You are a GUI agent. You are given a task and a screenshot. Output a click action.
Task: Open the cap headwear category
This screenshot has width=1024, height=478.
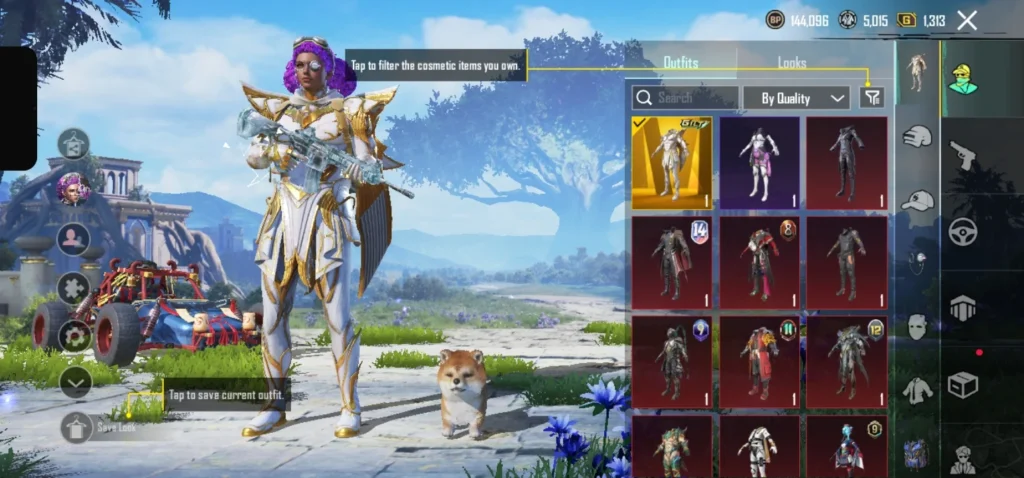point(917,201)
